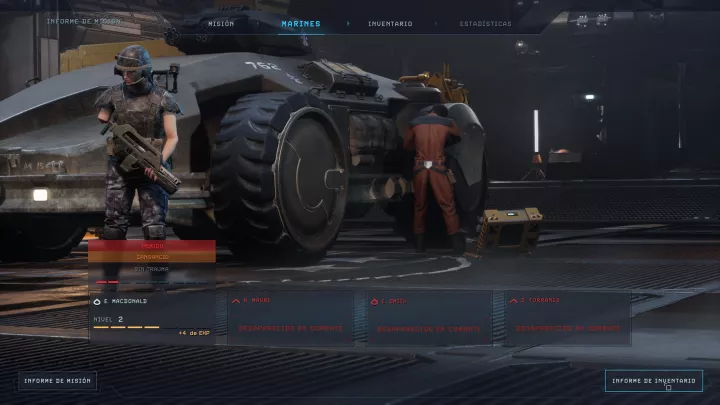
Task: Pick the Z. Torrance marine card
Action: coord(568,317)
